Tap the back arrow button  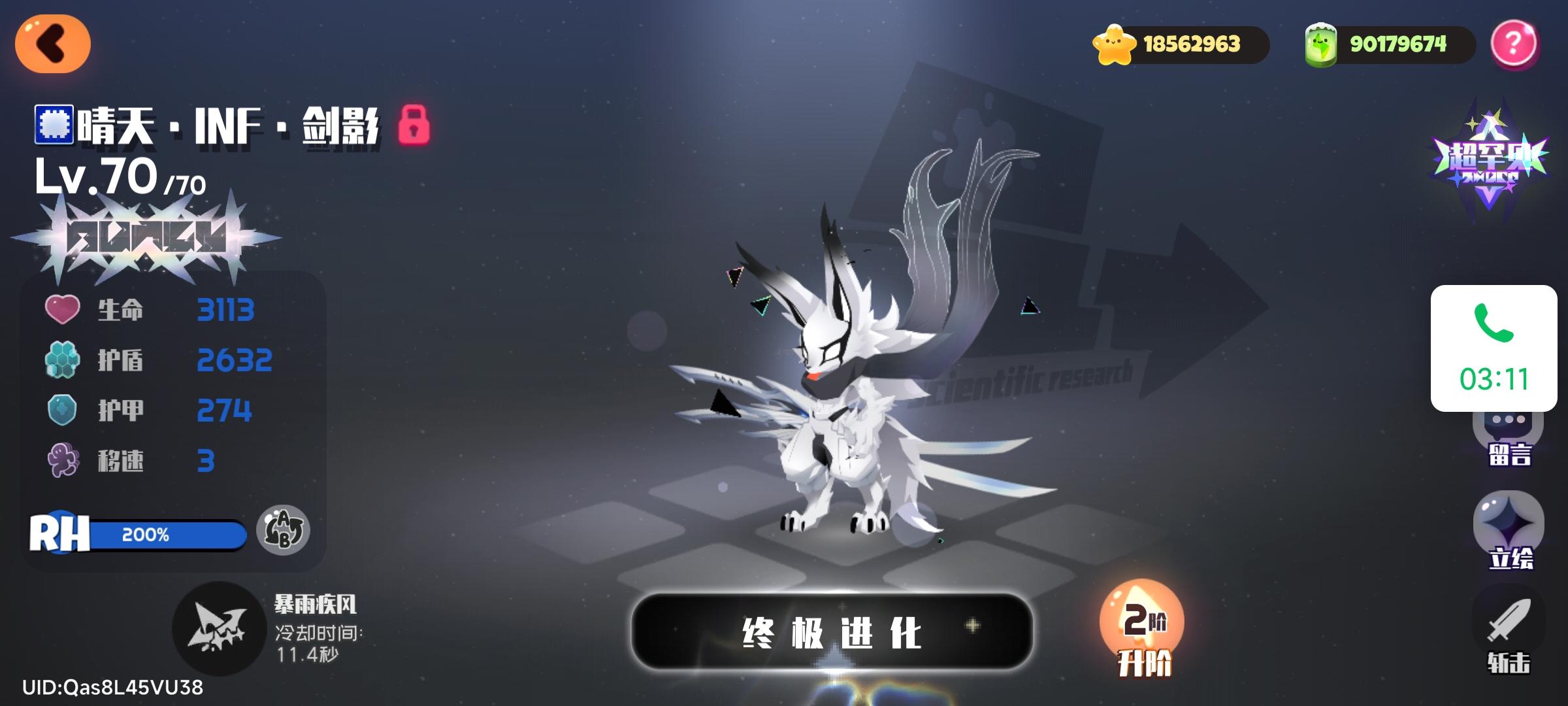click(x=52, y=44)
